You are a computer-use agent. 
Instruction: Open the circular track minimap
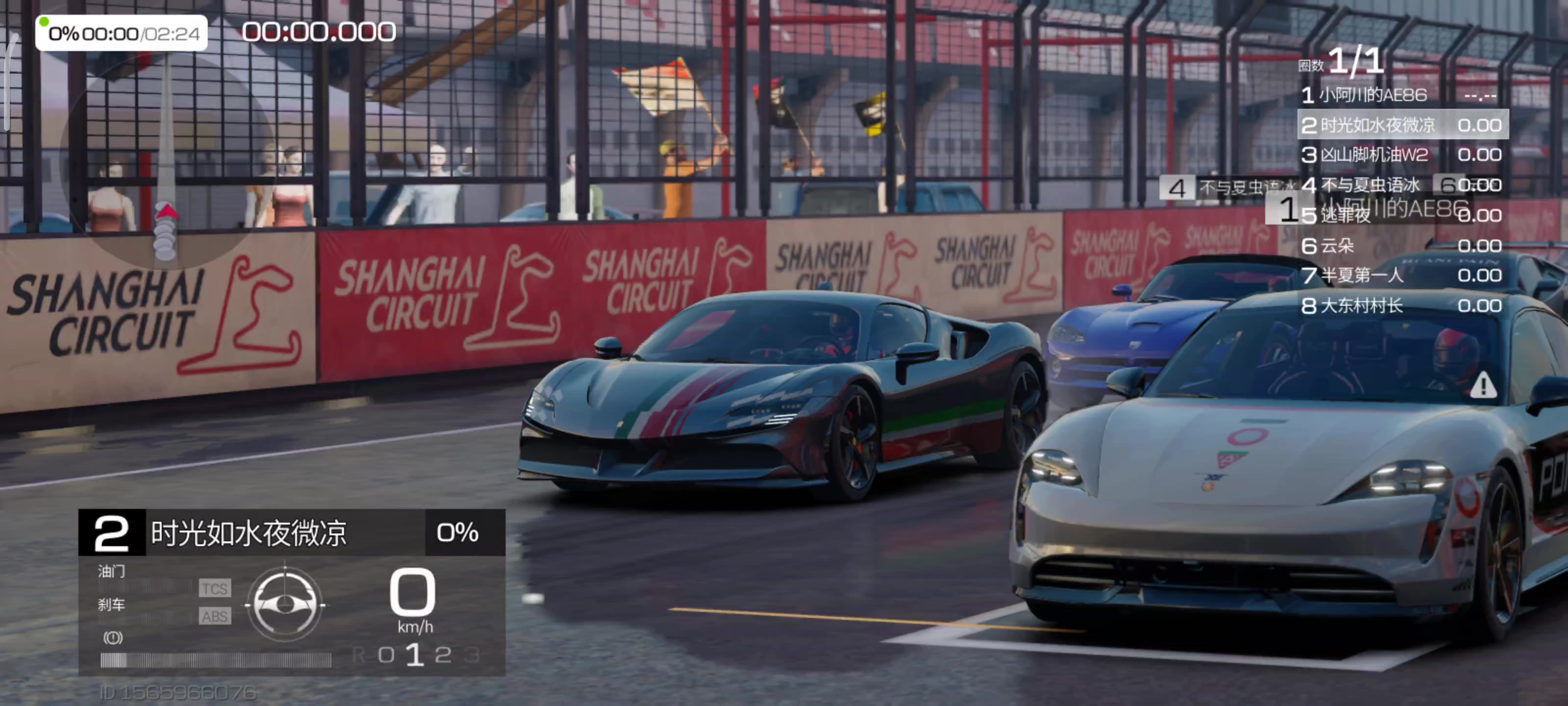164,164
